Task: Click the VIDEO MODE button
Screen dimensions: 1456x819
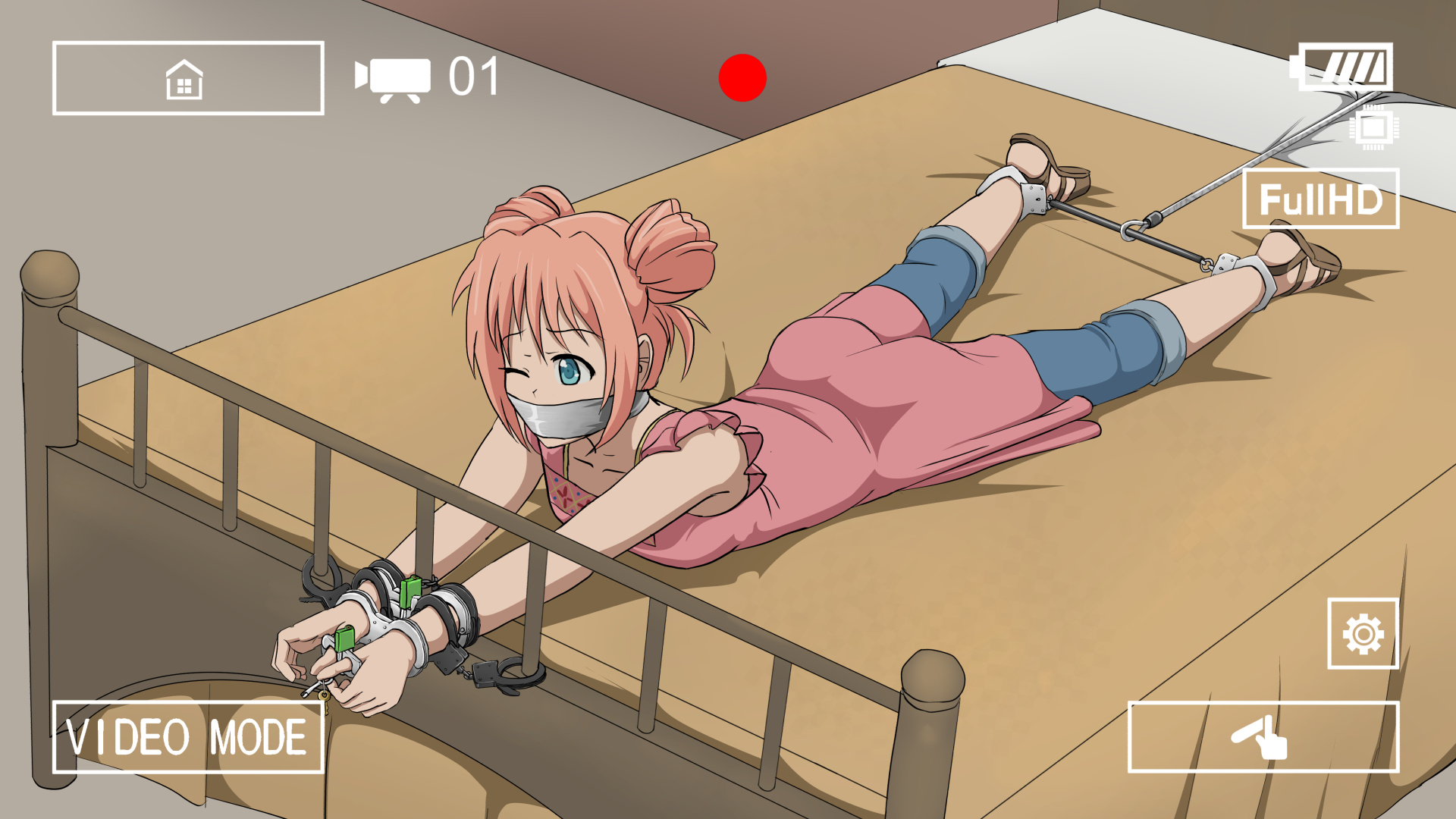Action: [x=188, y=737]
